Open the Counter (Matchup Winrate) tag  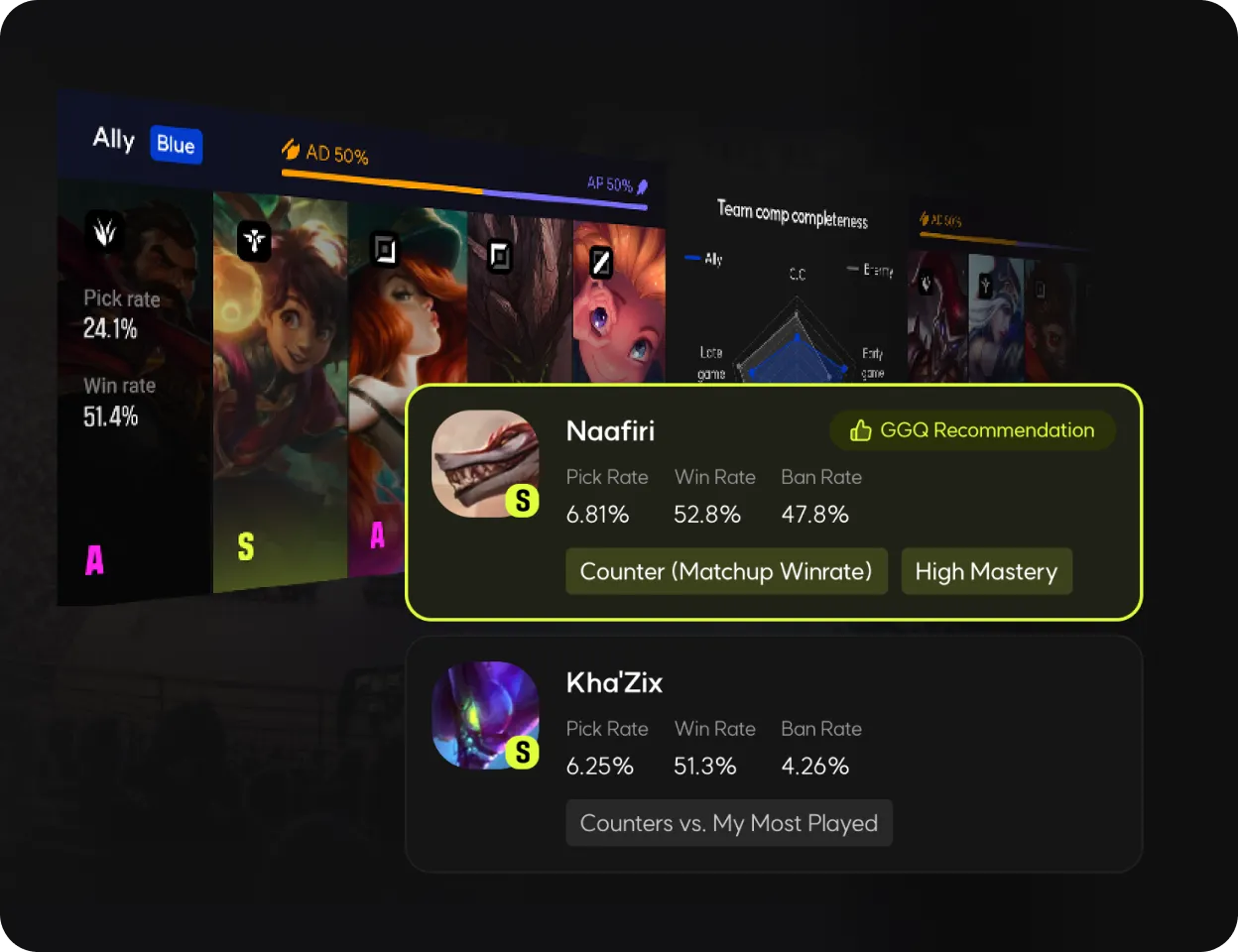(x=725, y=571)
